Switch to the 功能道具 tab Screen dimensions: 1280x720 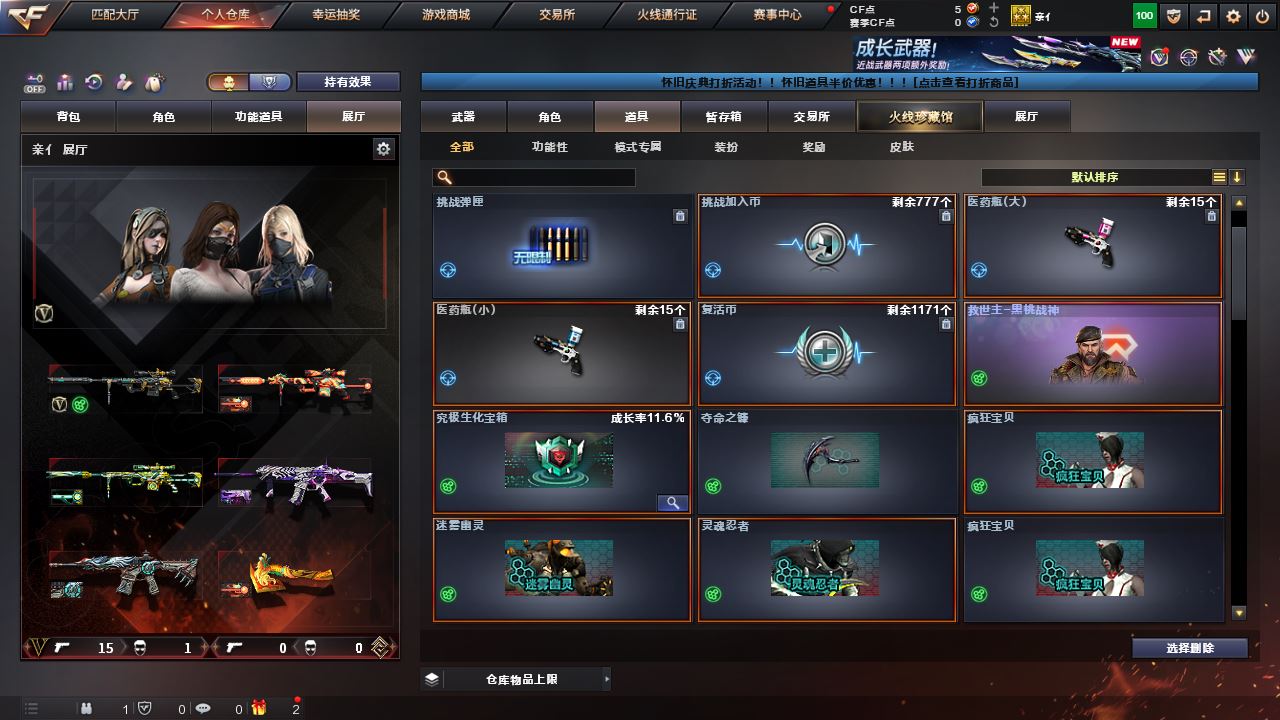click(x=258, y=117)
